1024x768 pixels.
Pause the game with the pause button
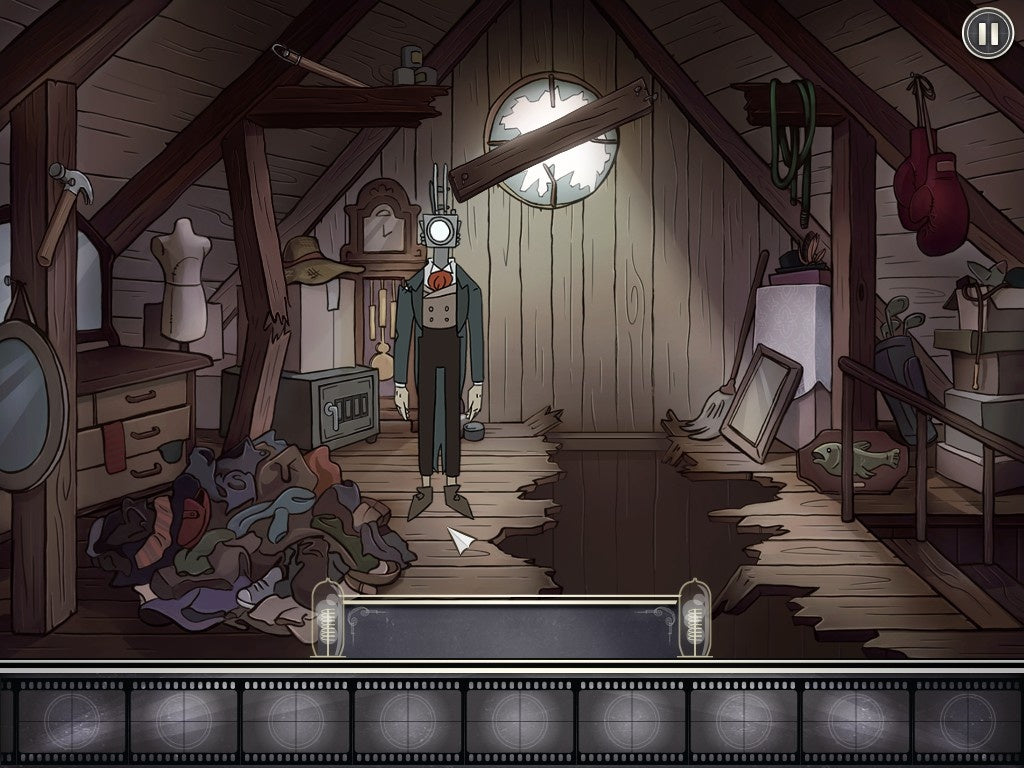(x=987, y=34)
